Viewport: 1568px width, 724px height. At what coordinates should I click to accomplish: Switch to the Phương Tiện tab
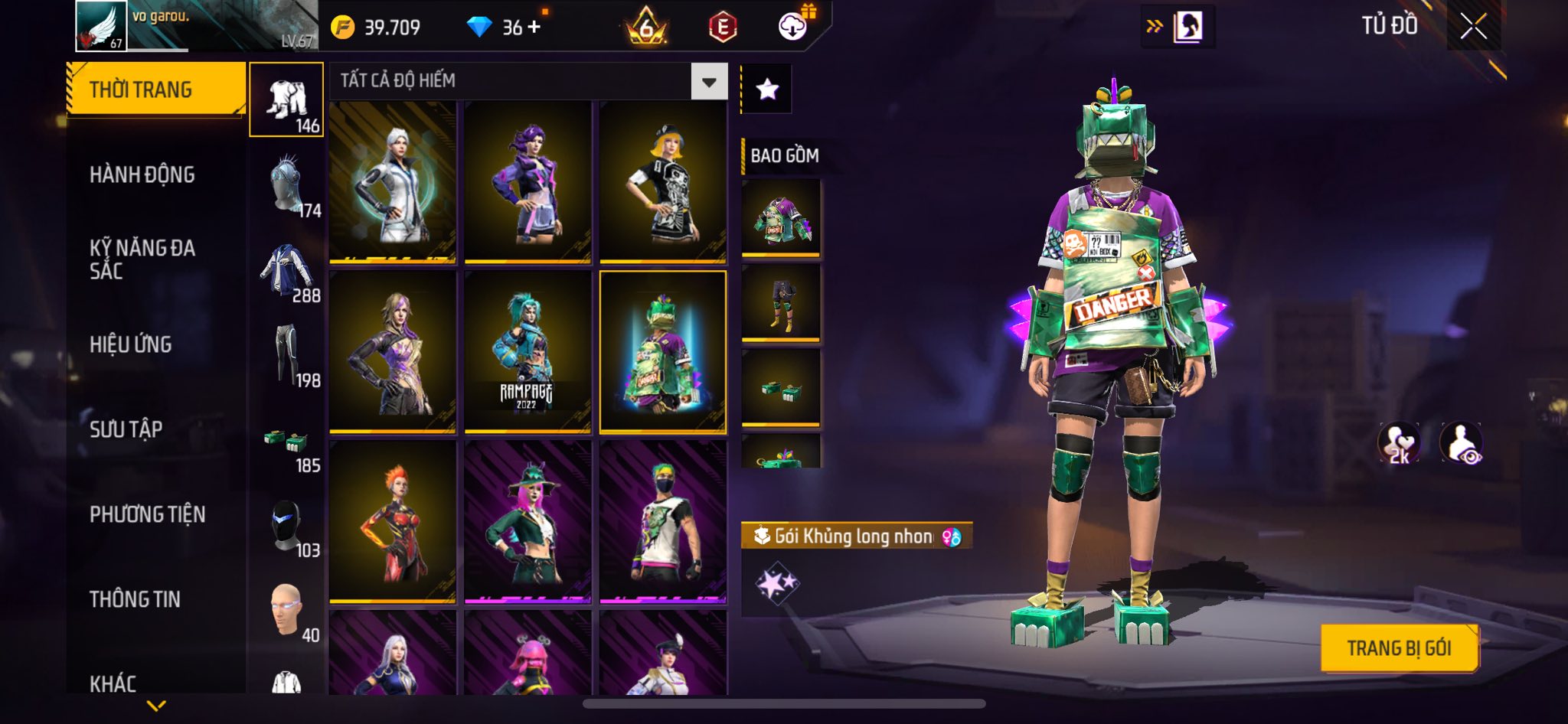pos(148,514)
